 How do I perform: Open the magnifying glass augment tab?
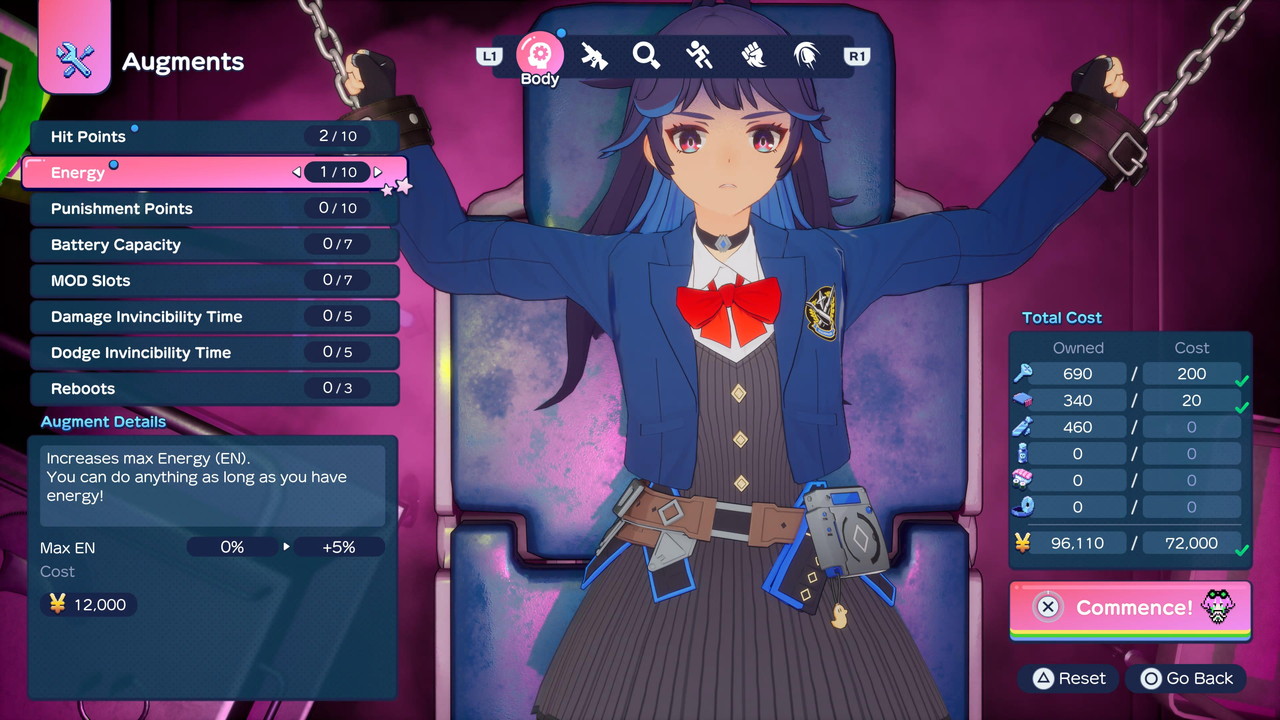(647, 56)
